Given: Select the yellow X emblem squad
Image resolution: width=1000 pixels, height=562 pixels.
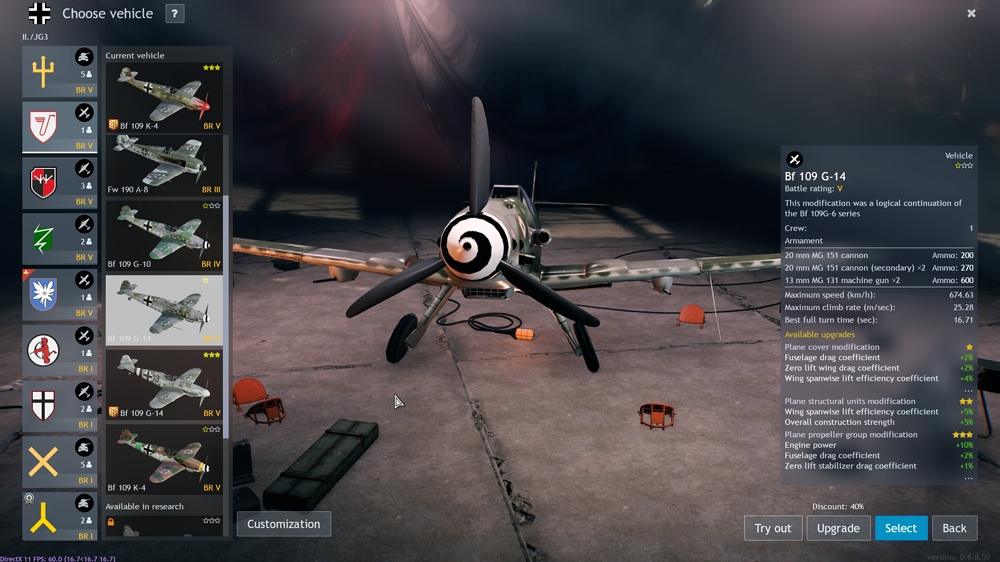Looking at the screenshot, I should tap(60, 461).
